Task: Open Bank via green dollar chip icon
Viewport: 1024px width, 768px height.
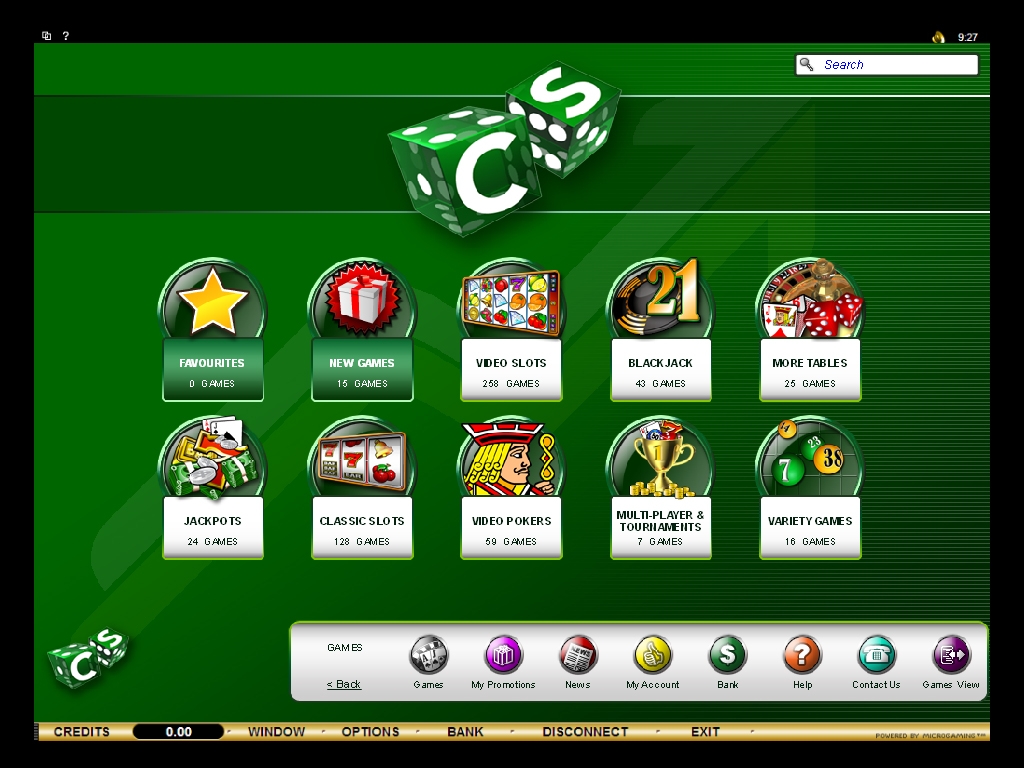Action: click(728, 656)
